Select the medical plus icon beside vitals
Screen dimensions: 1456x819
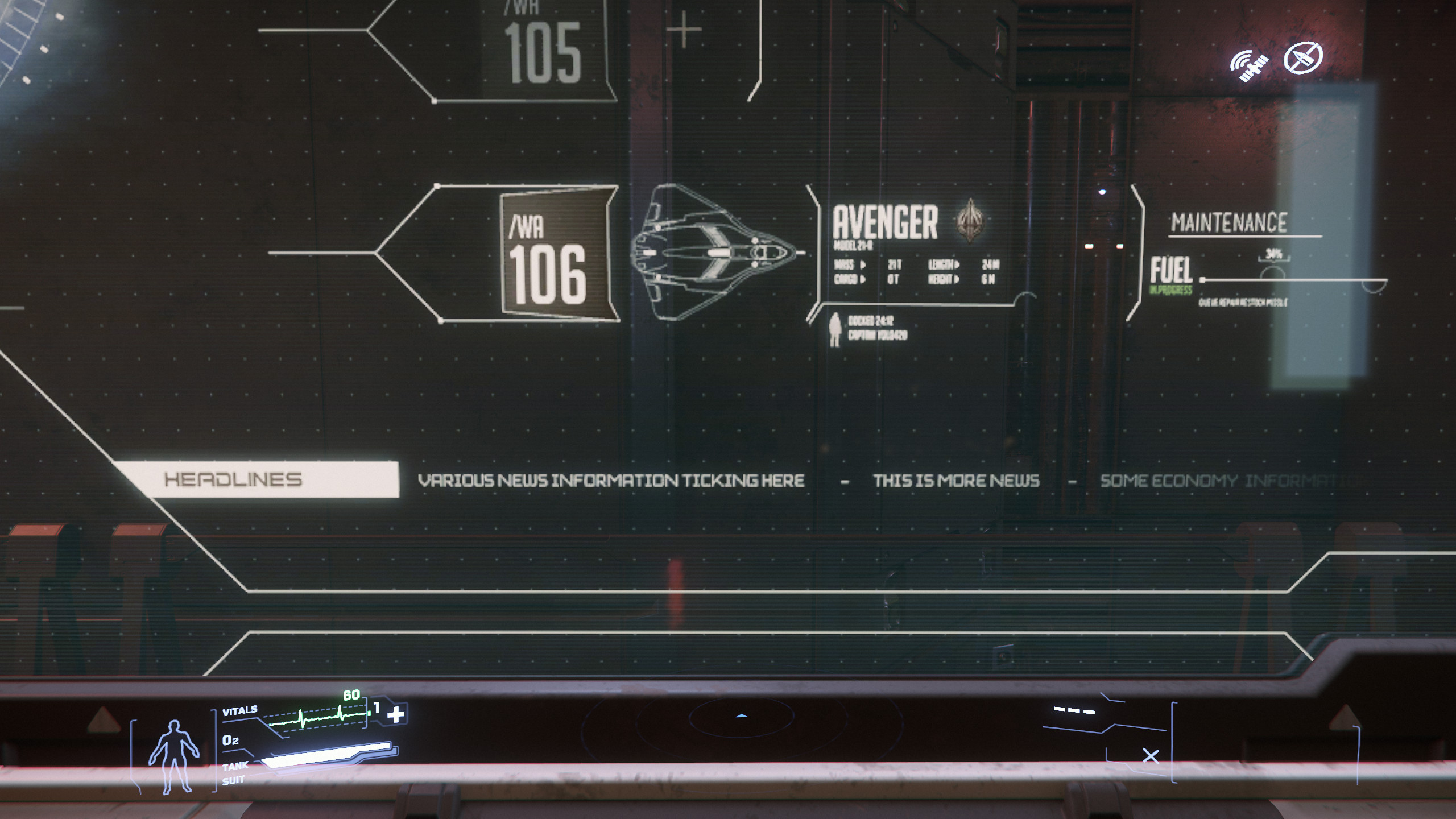pyautogui.click(x=396, y=714)
